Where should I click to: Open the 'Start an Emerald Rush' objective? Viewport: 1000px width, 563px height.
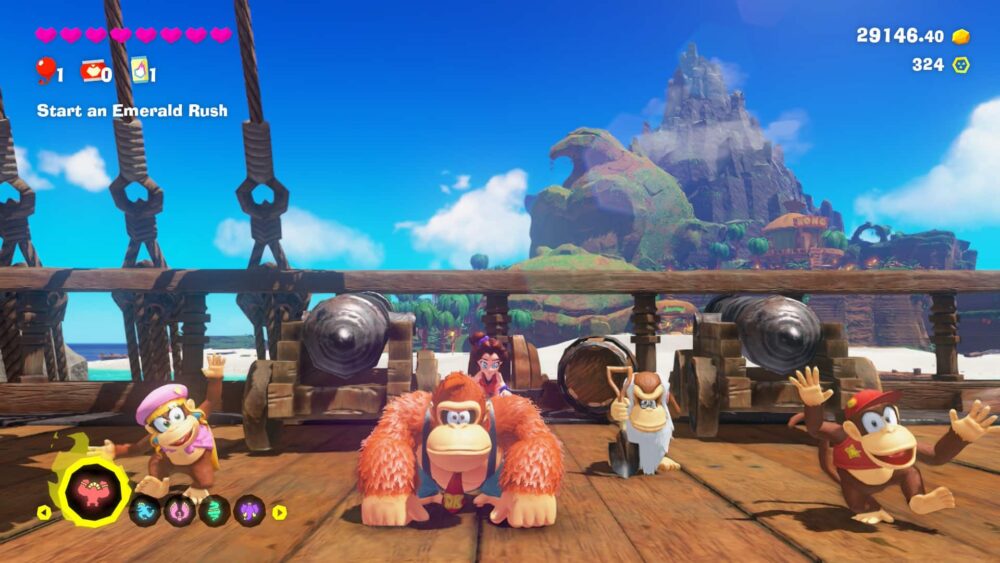[x=132, y=110]
